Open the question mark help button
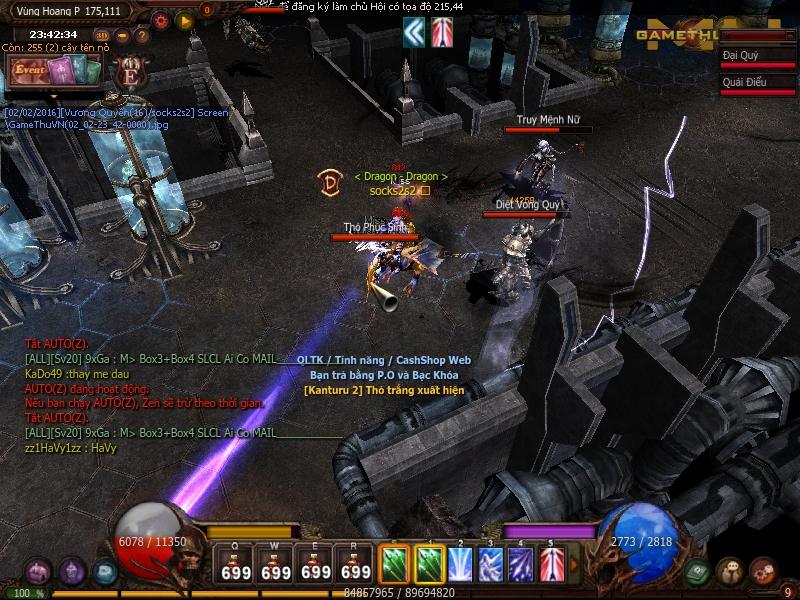This screenshot has height=600, width=800. [142, 36]
